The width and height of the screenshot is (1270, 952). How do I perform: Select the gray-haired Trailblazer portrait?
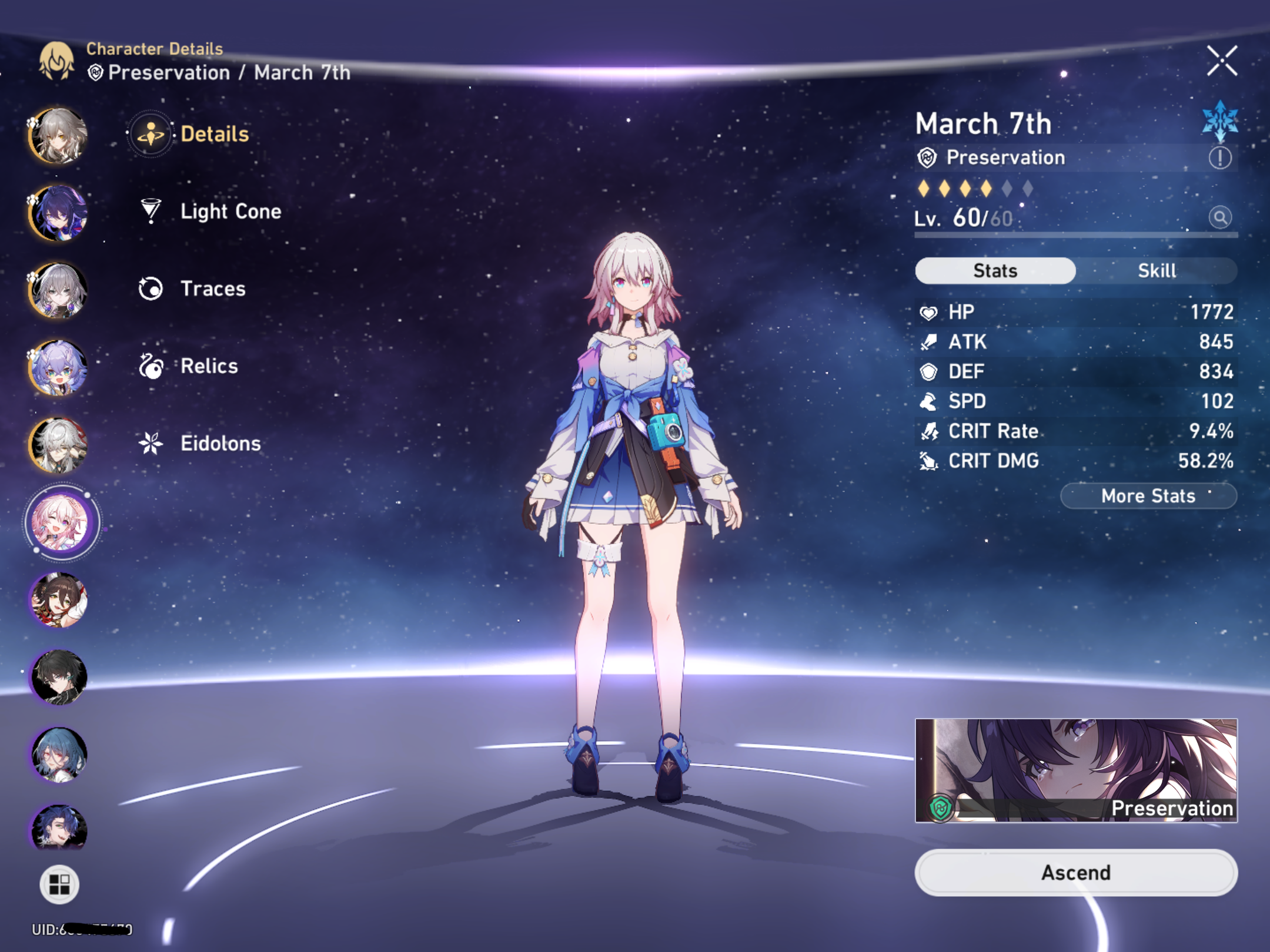coord(59,135)
